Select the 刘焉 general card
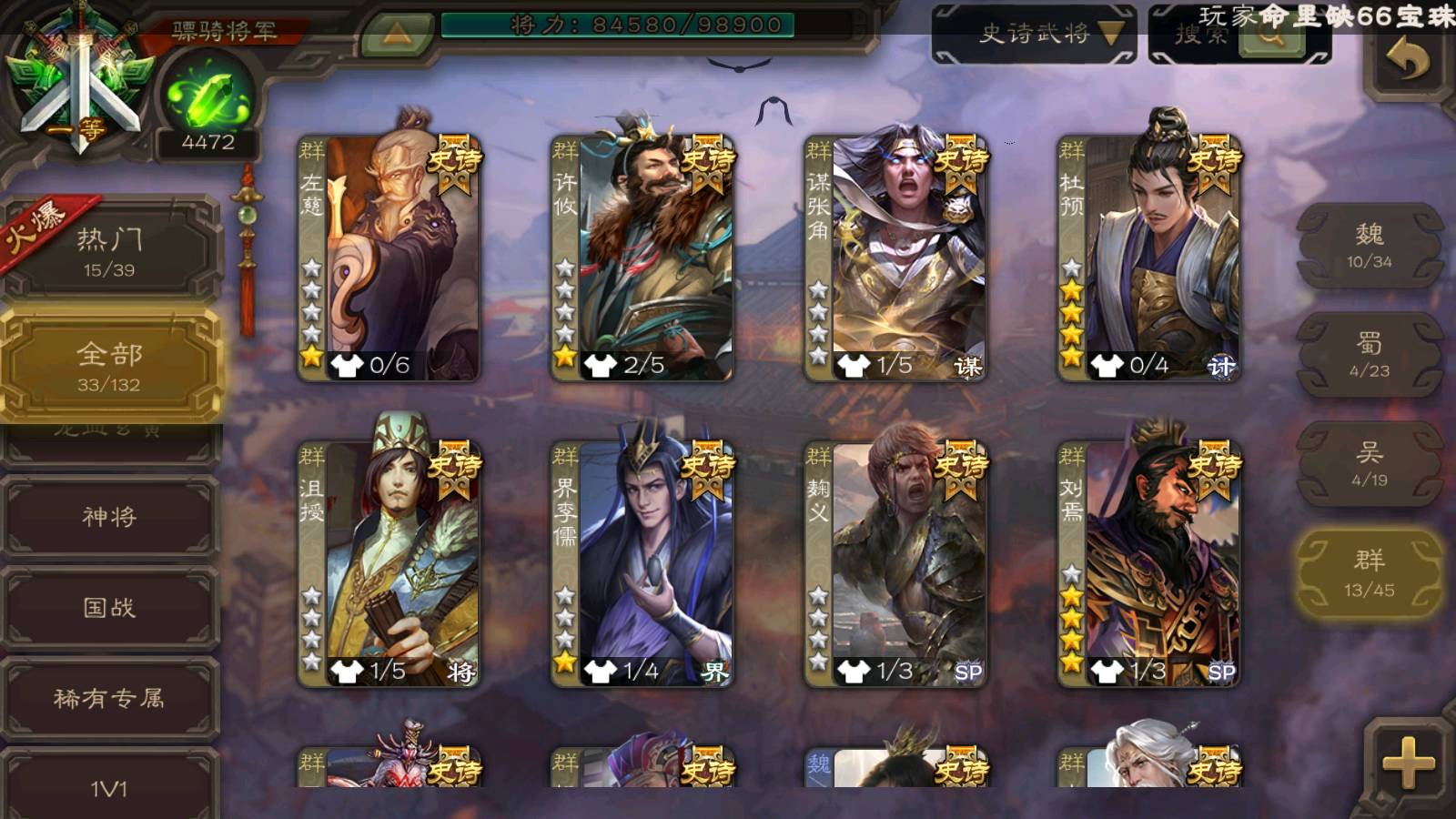This screenshot has height=819, width=1456. click(x=1149, y=562)
